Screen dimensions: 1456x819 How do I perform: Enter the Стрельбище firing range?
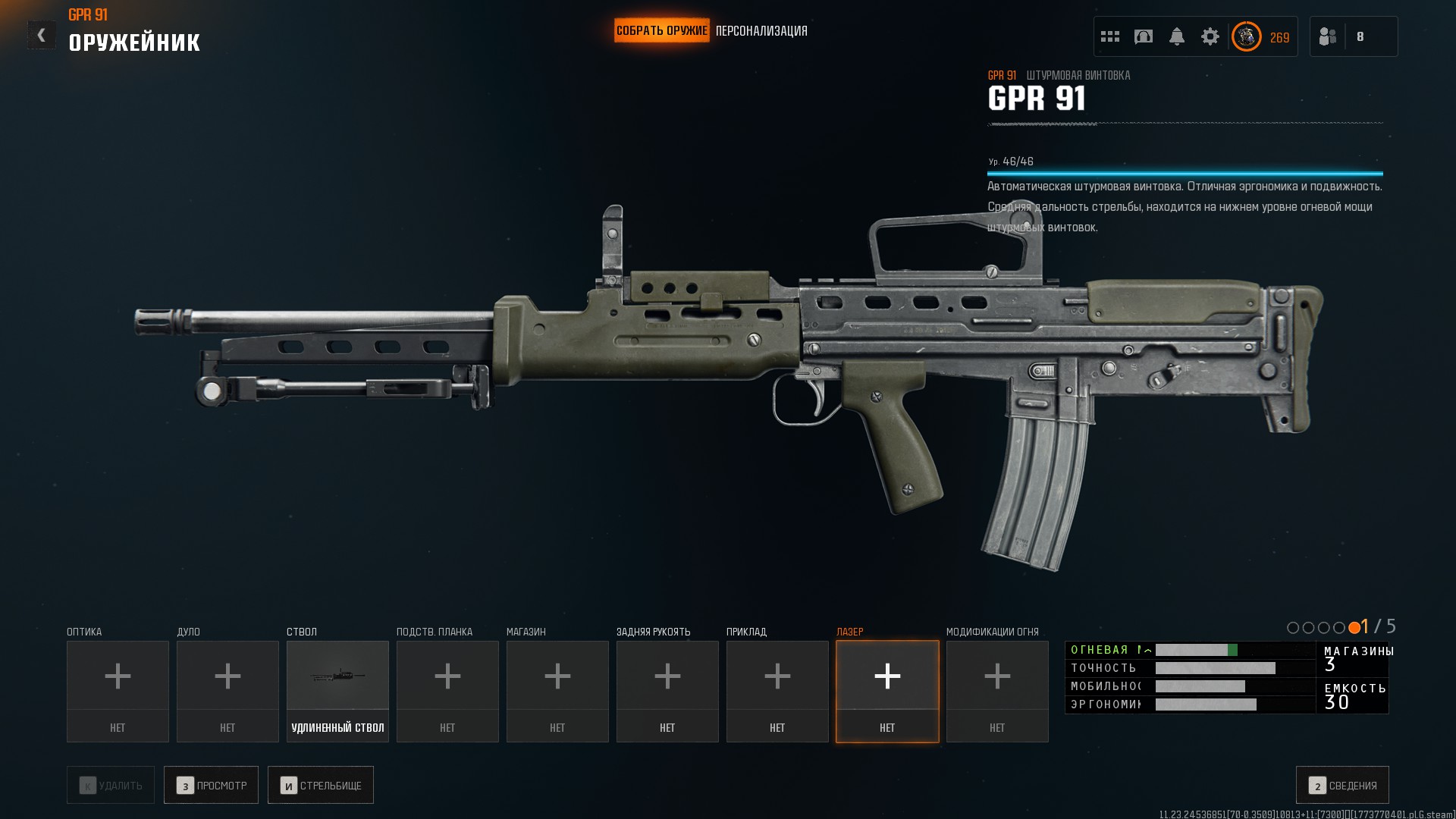click(x=321, y=786)
